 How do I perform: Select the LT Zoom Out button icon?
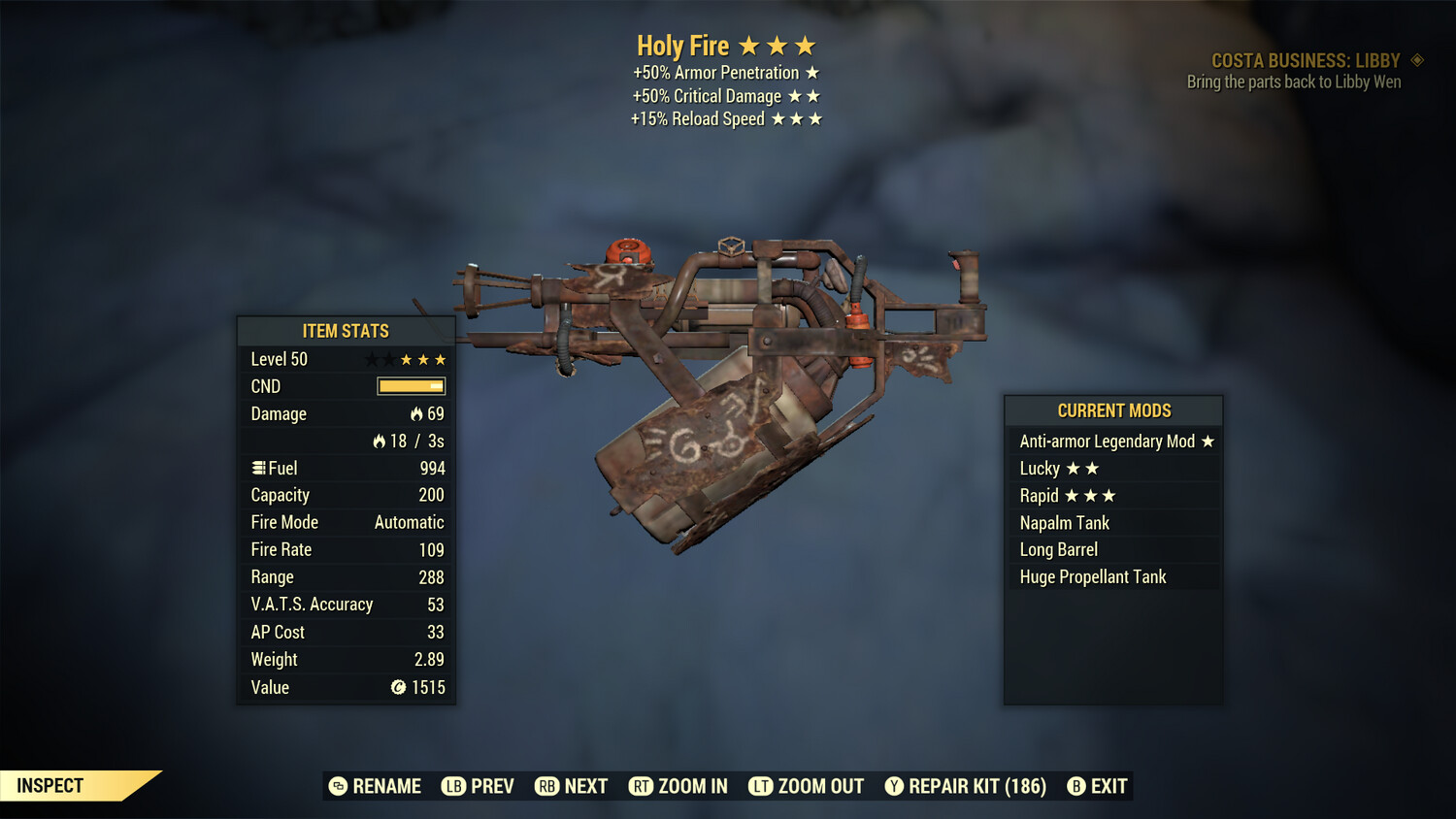762,786
